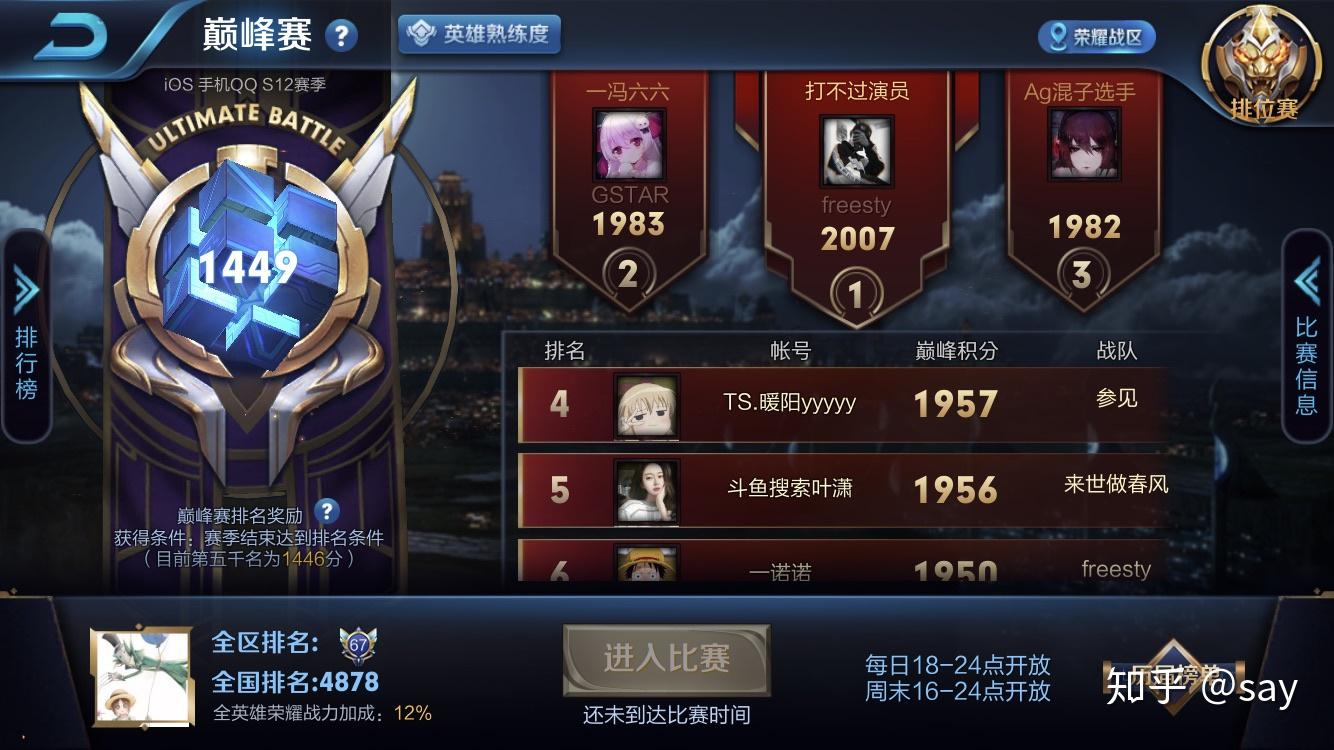Open the 荣耀战区 honor zone button
This screenshot has height=750, width=1334.
click(x=1095, y=37)
